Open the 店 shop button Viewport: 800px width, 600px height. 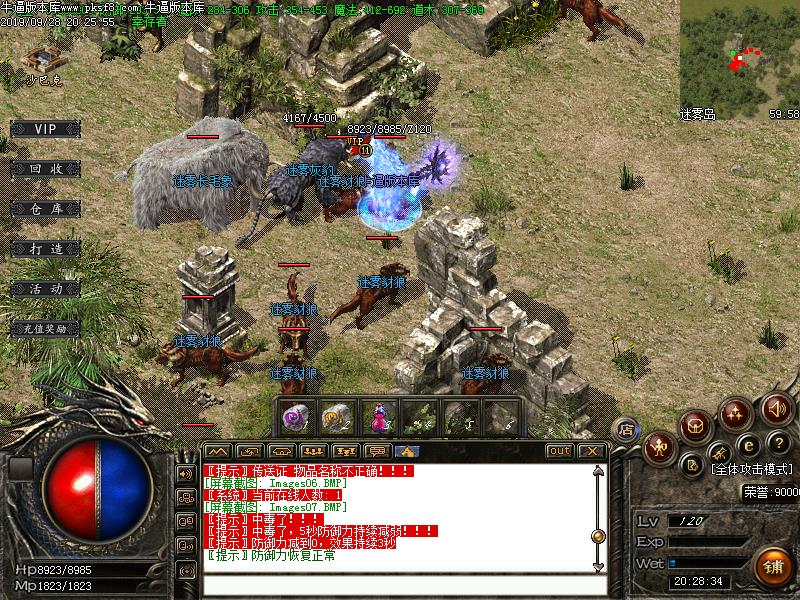[627, 429]
